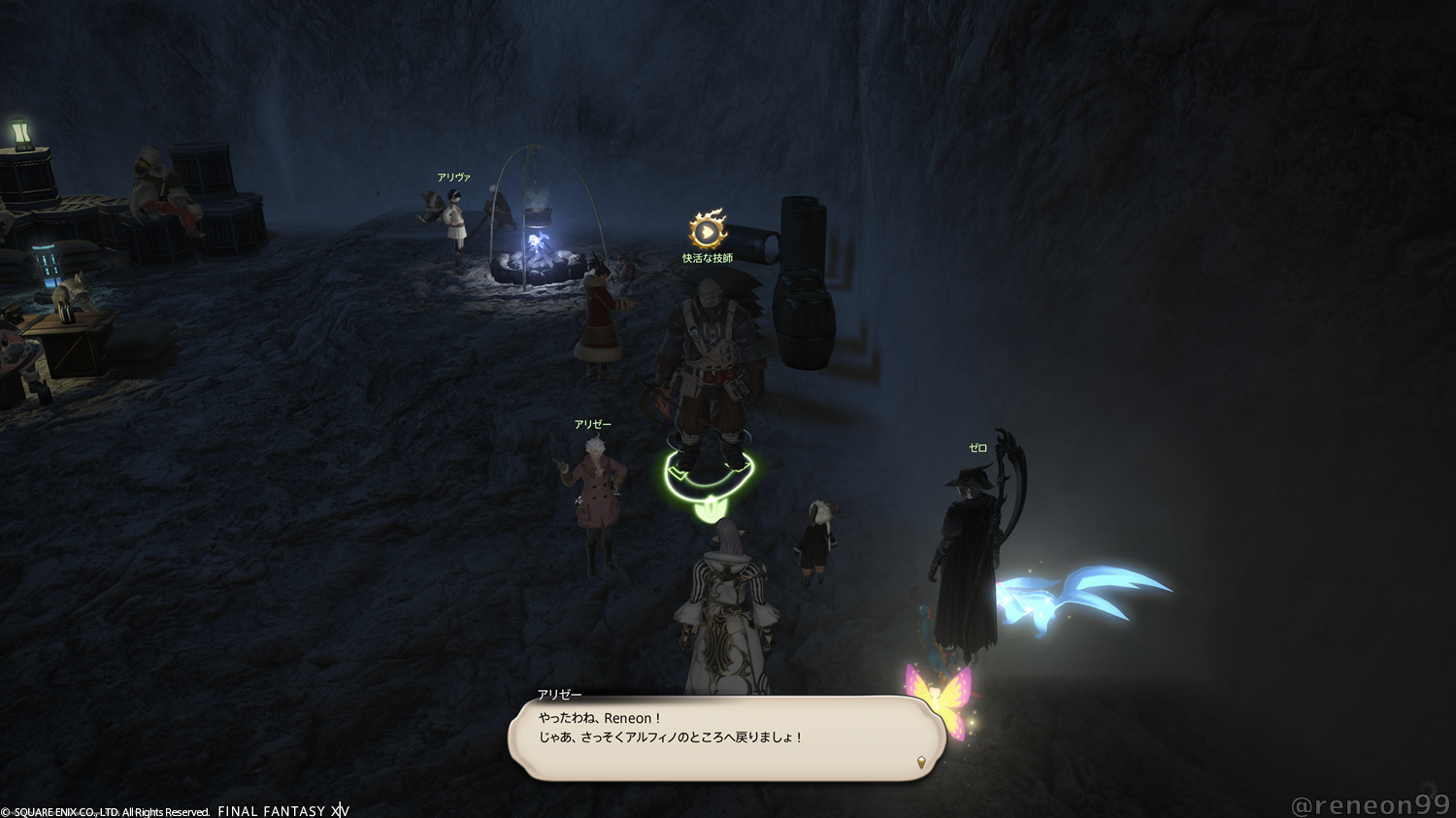Select the ゼロ nameplate
This screenshot has width=1456, height=818.
coord(977,448)
